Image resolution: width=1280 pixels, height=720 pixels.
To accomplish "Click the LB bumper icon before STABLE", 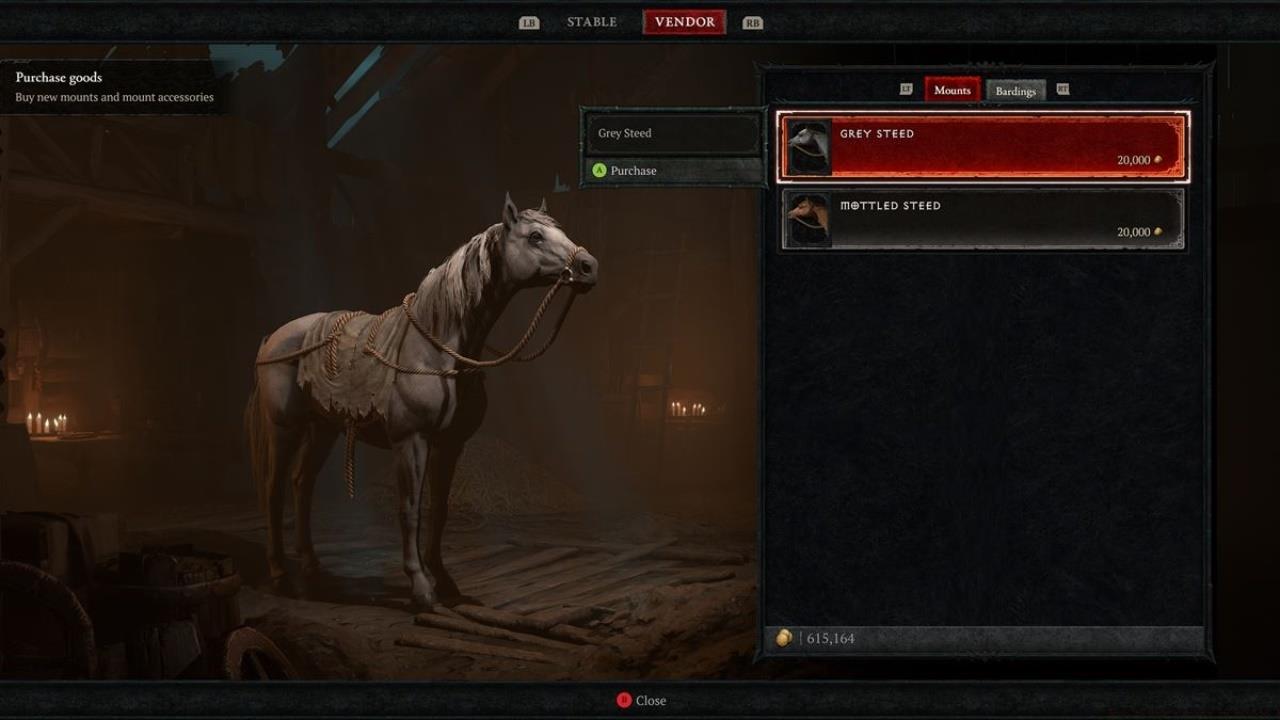I will [x=529, y=21].
